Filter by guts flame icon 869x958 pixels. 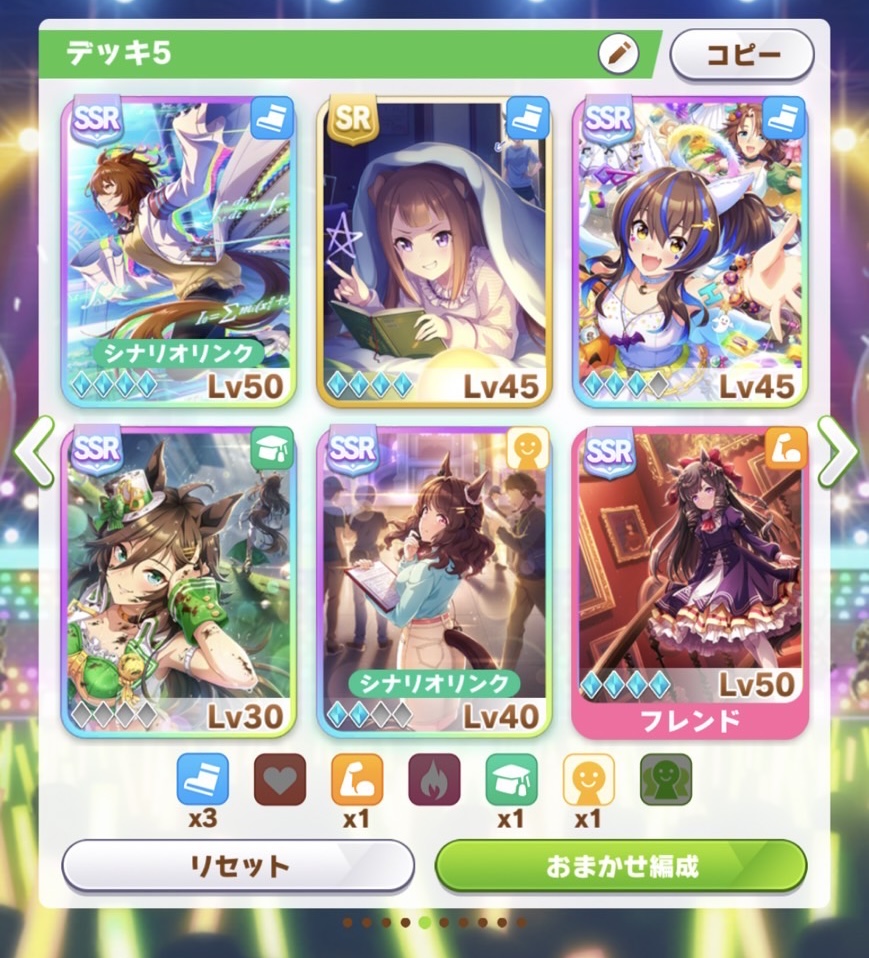pyautogui.click(x=434, y=779)
